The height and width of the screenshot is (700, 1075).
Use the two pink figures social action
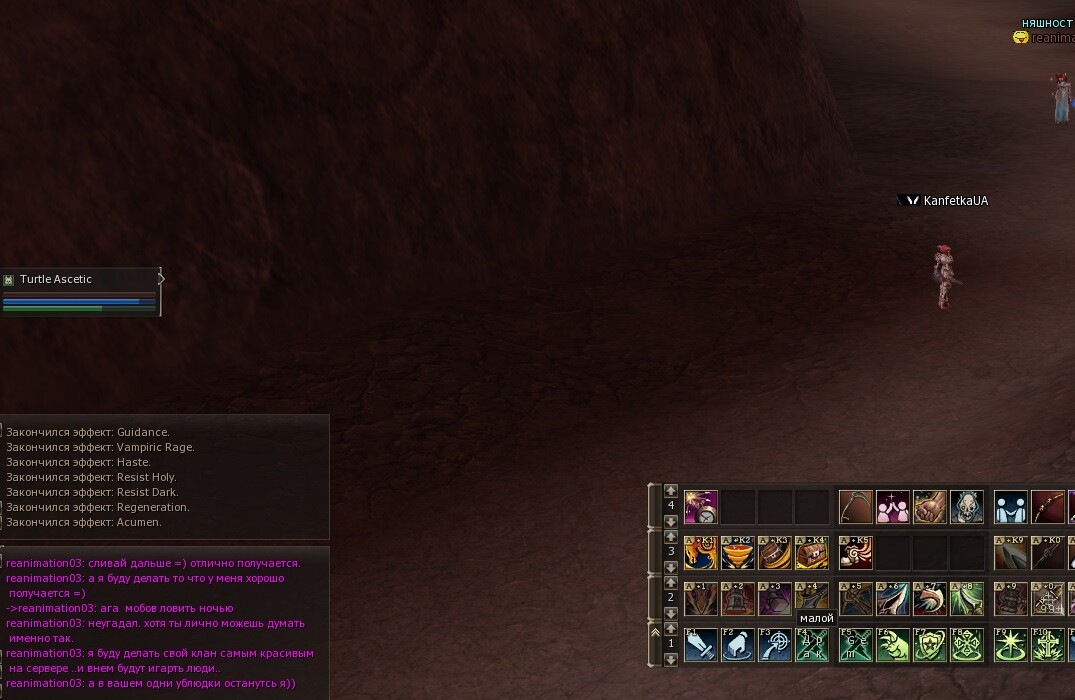click(x=893, y=507)
